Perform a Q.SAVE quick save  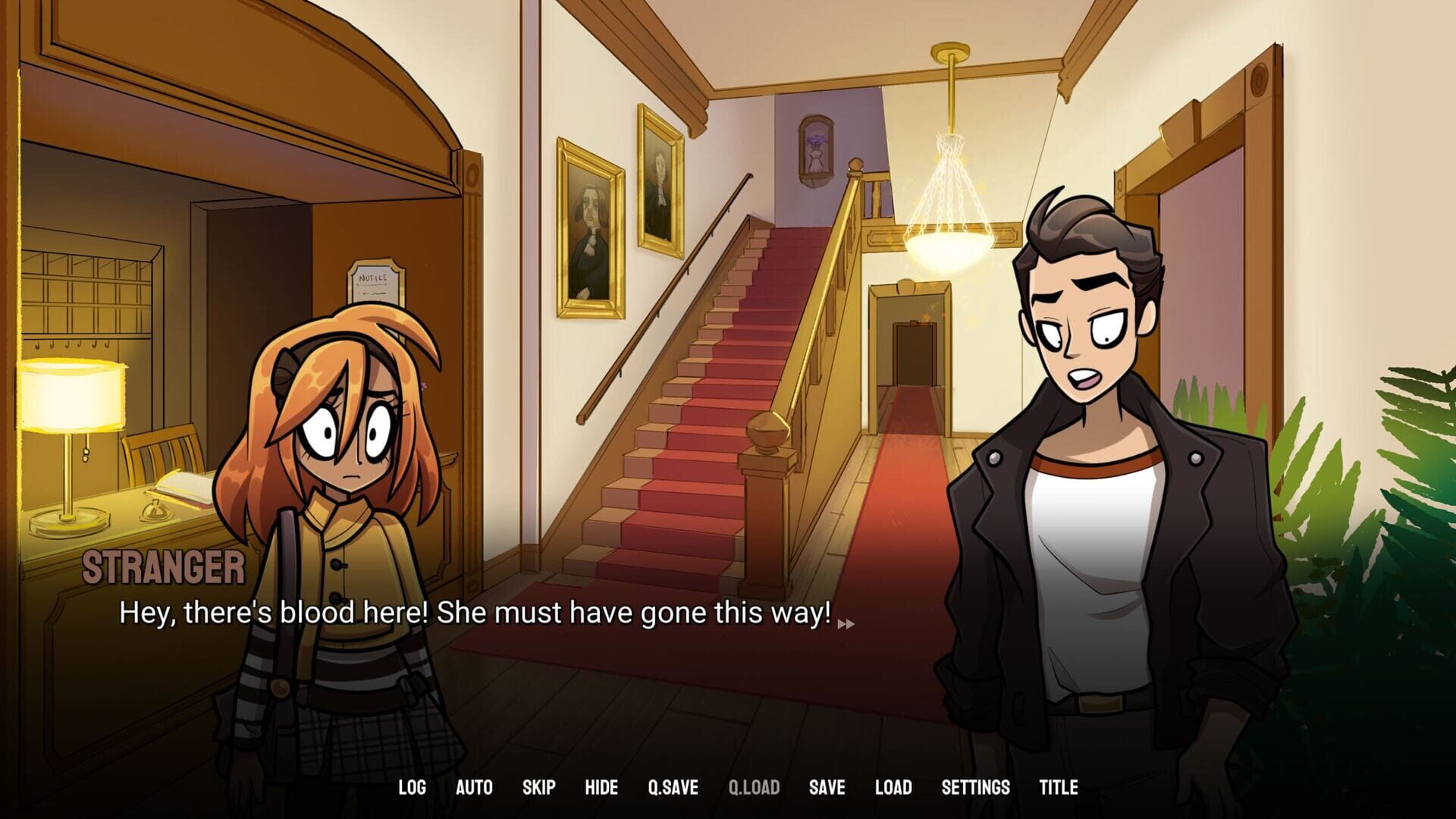coord(672,787)
